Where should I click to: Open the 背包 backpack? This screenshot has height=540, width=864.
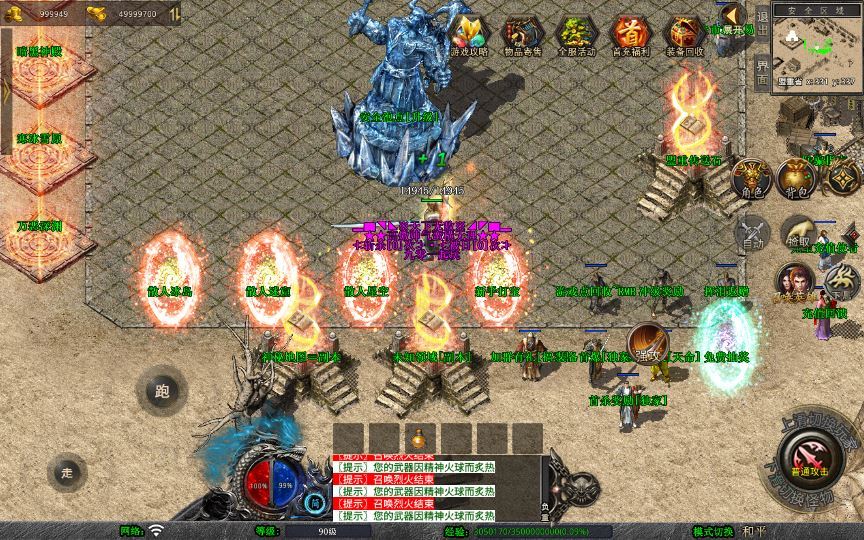click(797, 178)
